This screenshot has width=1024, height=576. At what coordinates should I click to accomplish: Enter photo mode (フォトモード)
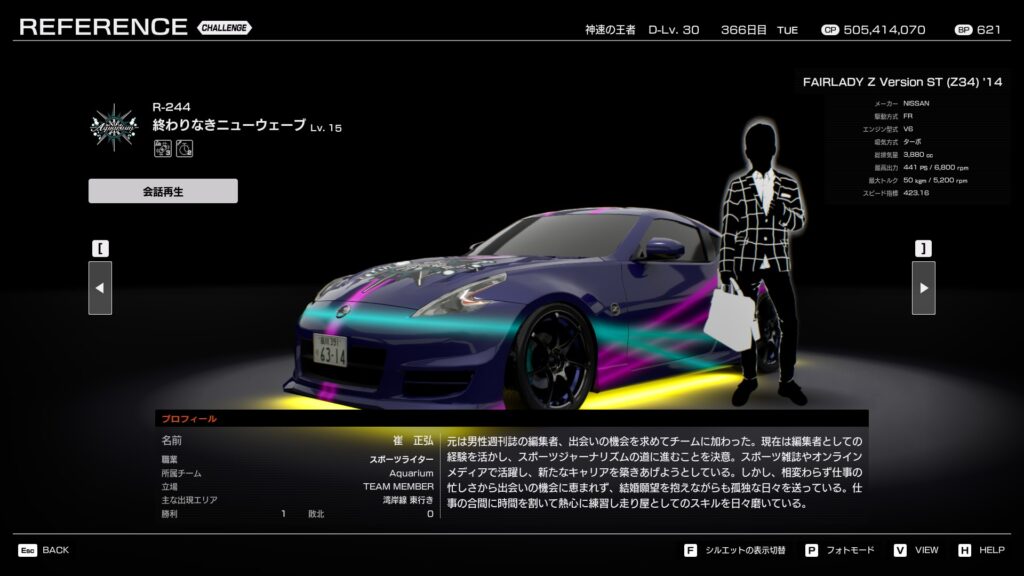coord(840,550)
